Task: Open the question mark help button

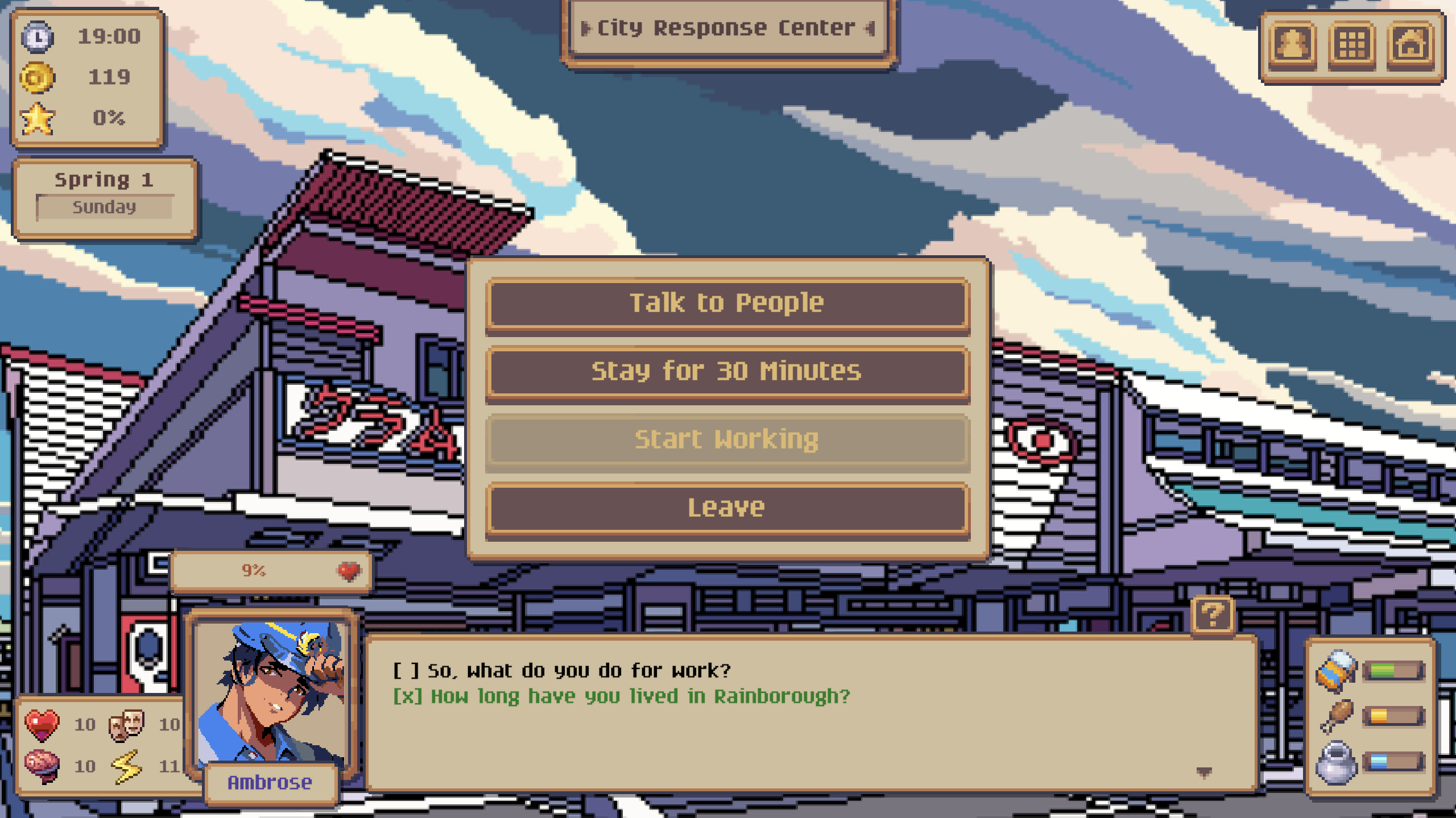Action: tap(1212, 615)
